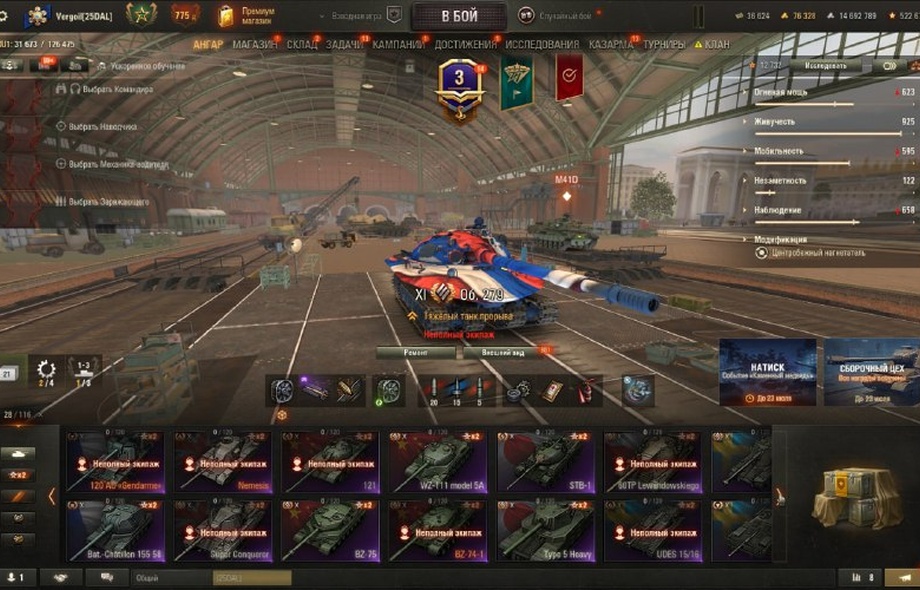Click the Ремонт button
920x590 pixels.
pos(416,352)
